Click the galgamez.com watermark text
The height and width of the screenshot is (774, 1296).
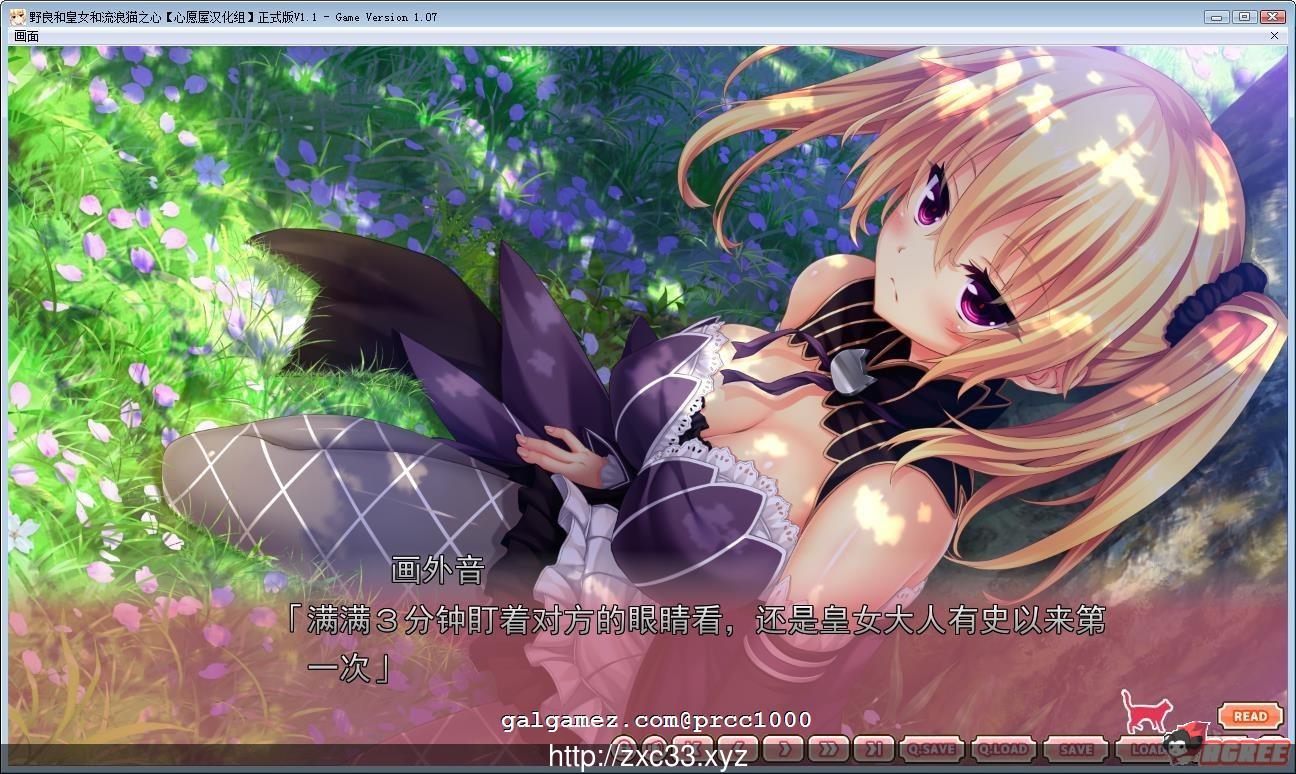(655, 719)
